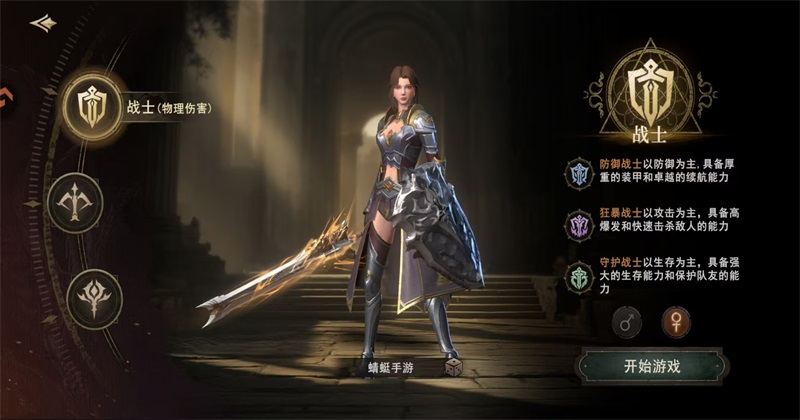
Task: Select the female gender symbol
Action: point(676,322)
